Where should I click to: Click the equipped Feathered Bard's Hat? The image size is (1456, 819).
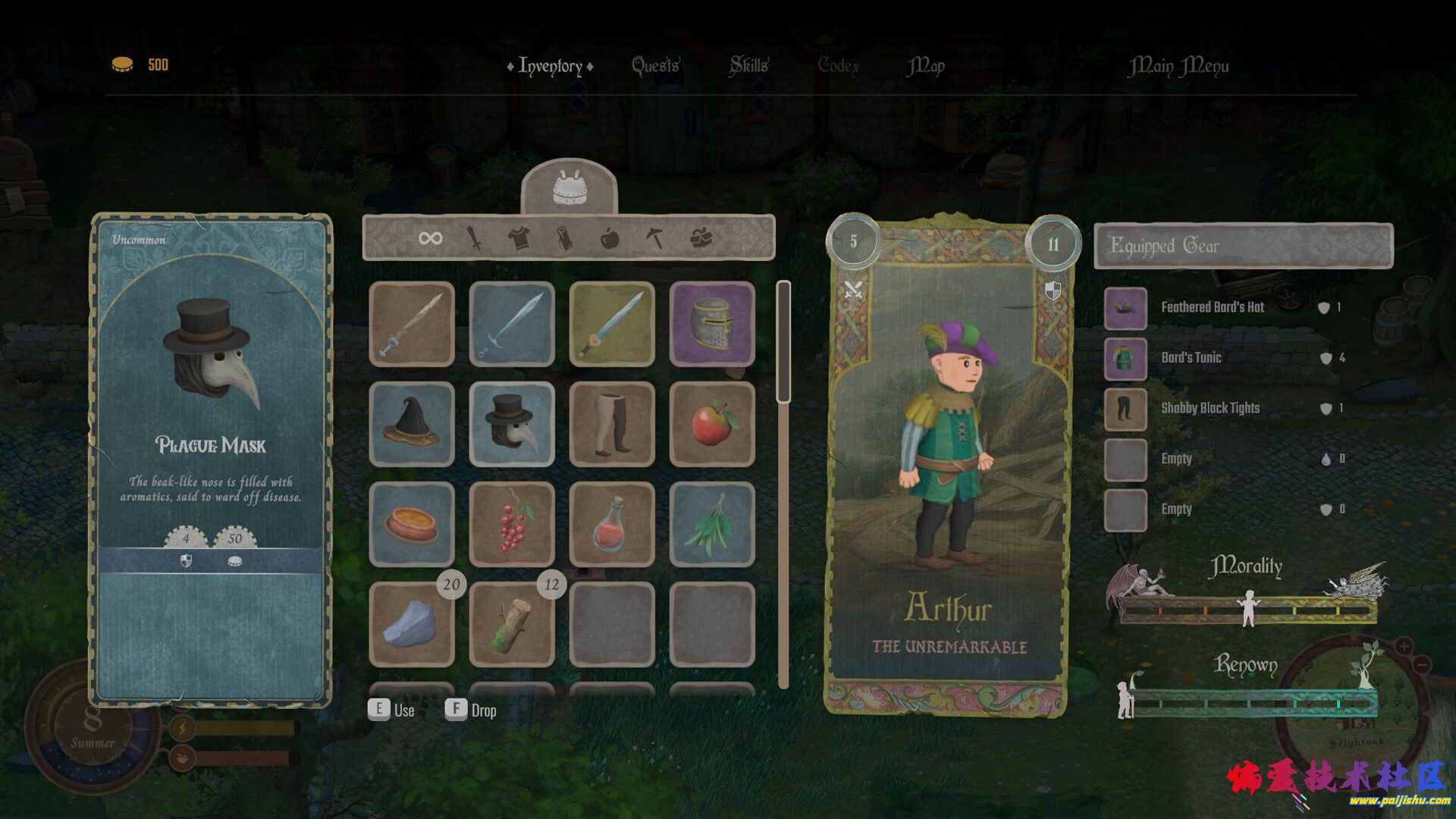tap(1125, 308)
